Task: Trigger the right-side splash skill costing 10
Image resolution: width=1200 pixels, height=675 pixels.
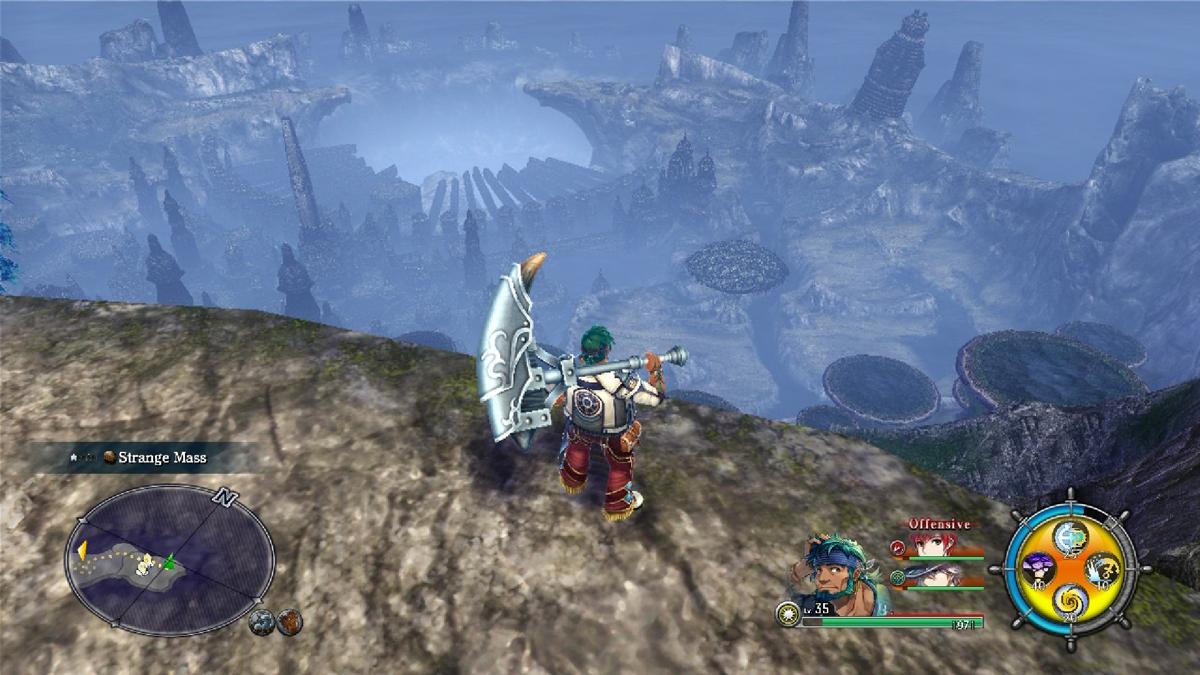Action: [1102, 569]
